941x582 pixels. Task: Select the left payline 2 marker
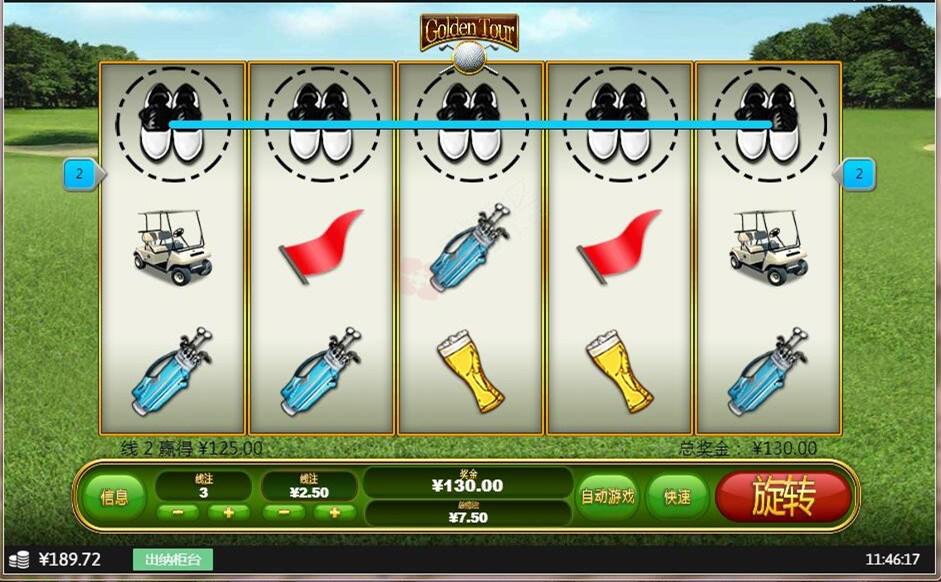(81, 175)
